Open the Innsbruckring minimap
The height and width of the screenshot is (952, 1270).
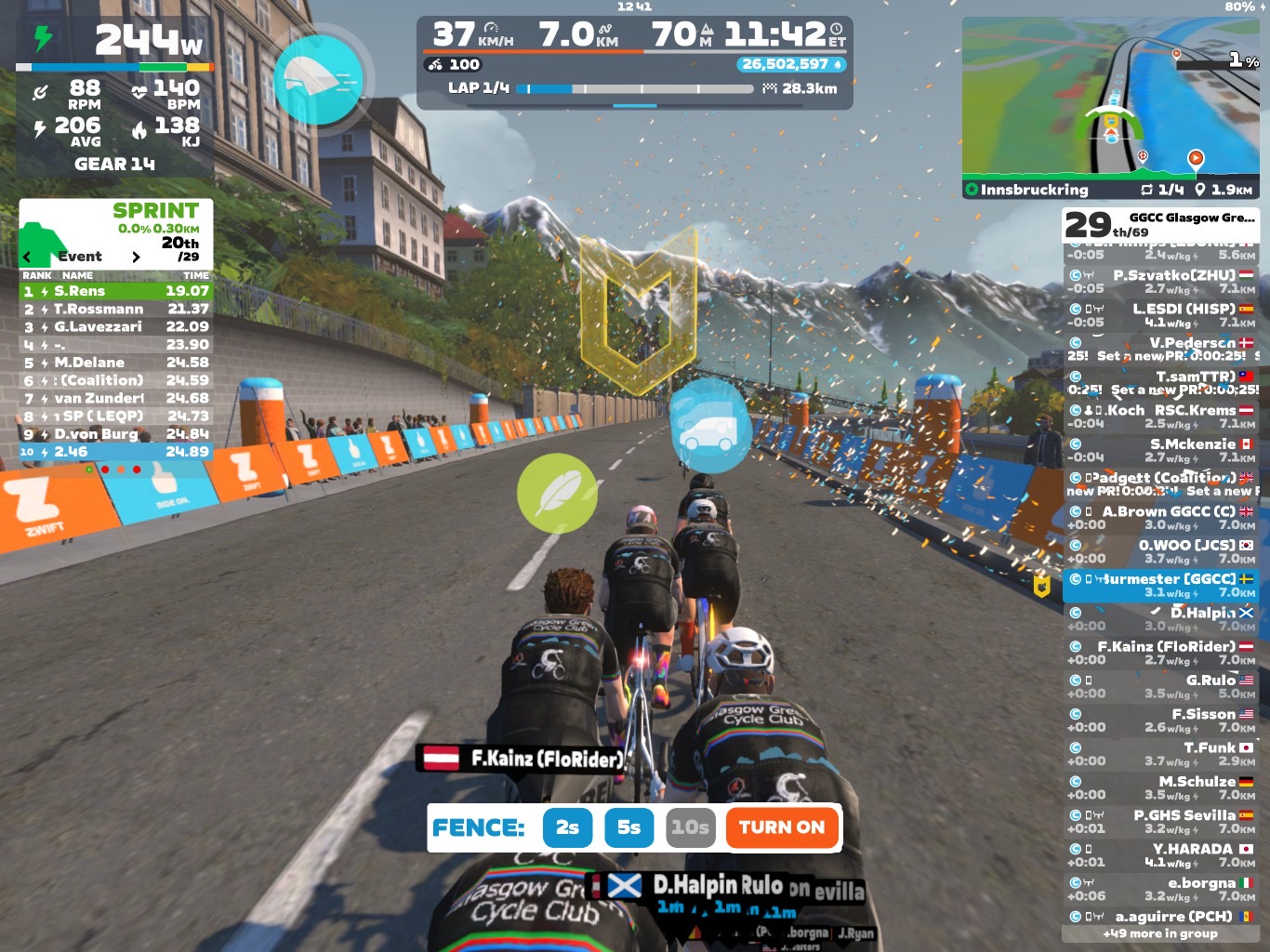[1111, 107]
